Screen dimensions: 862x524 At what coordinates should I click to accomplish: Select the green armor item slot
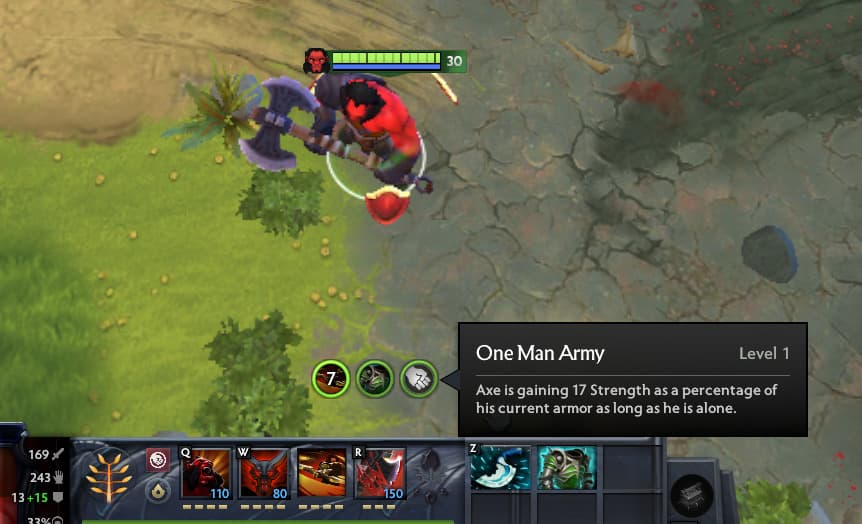pos(566,468)
